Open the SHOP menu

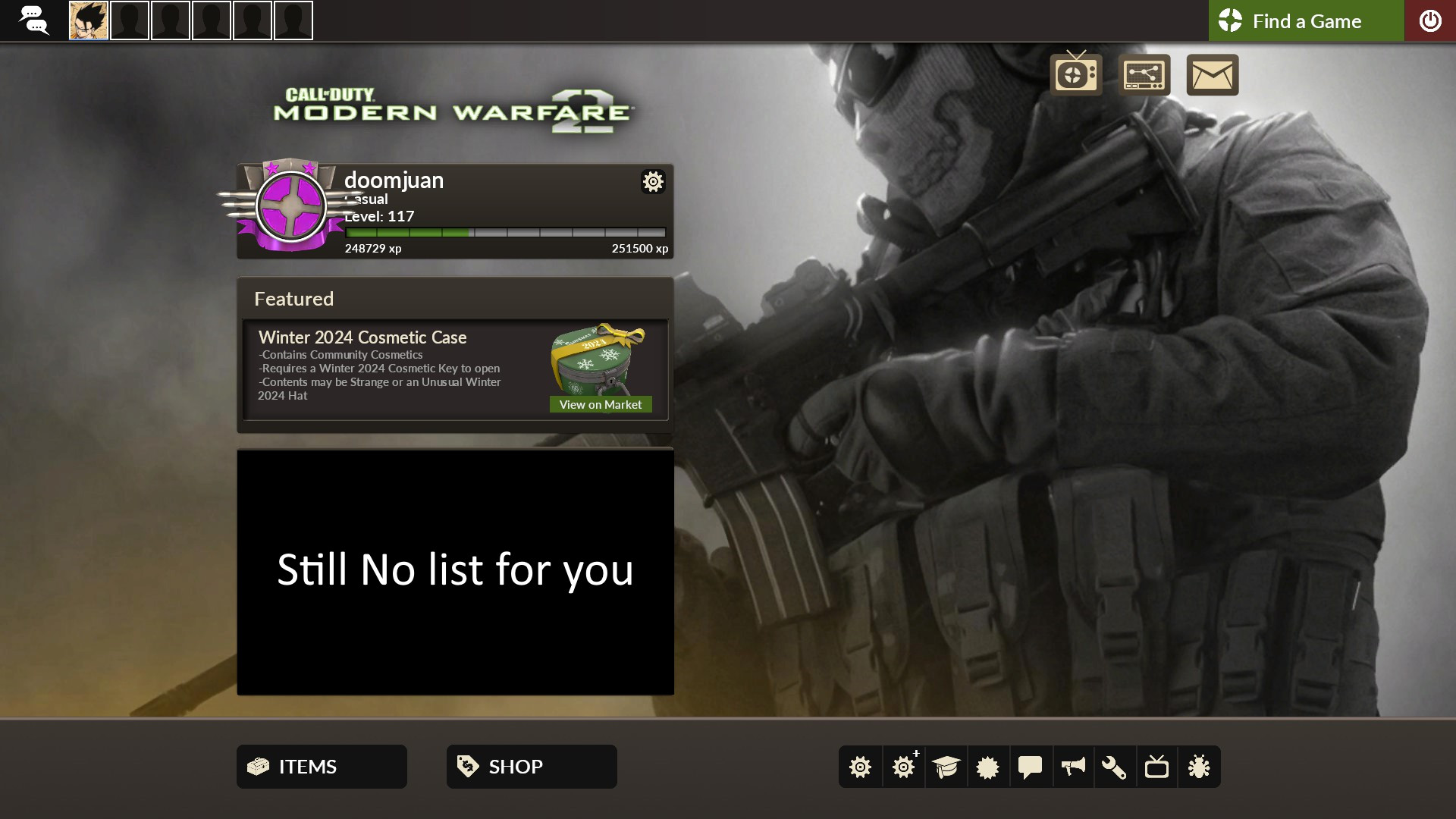click(531, 766)
